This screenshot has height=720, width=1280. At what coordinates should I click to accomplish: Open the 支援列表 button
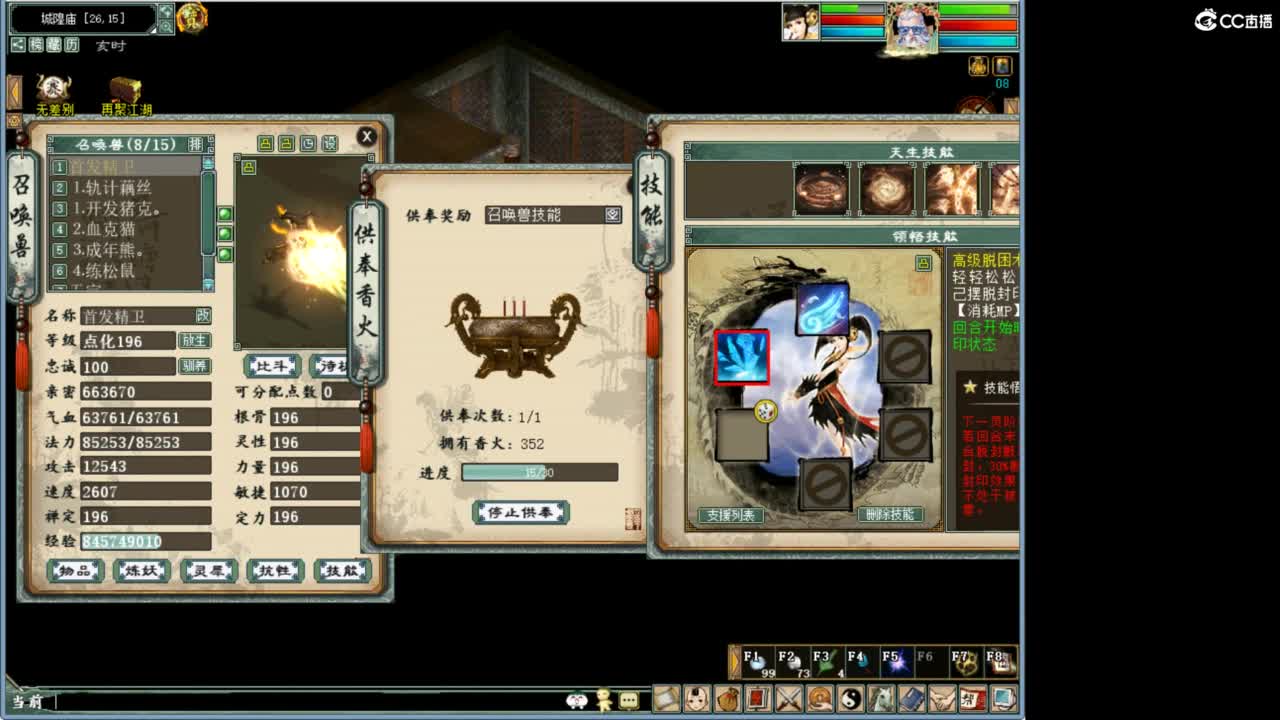[734, 513]
